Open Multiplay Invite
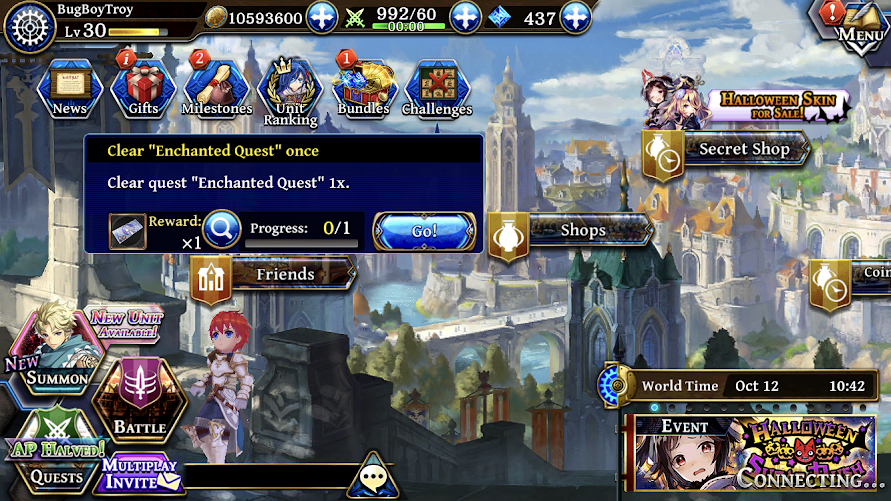Viewport: 891px width, 501px height. [x=140, y=474]
